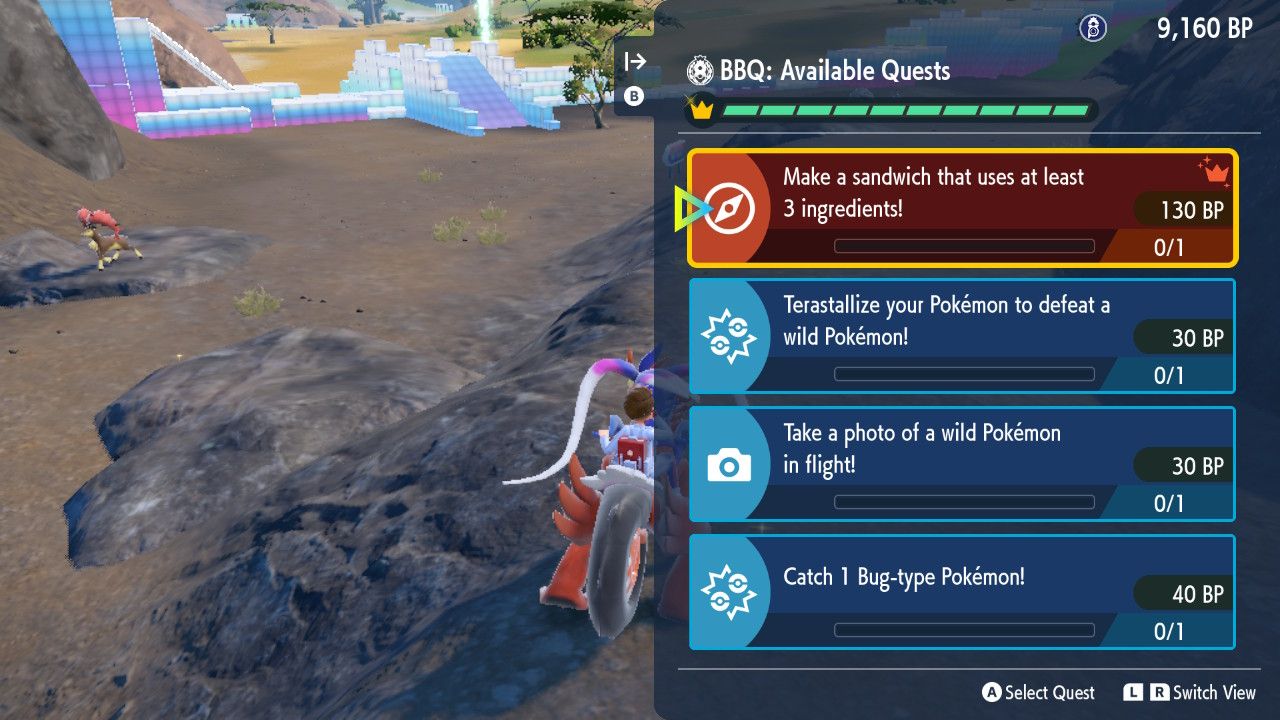
Task: Open the wild Pokémon in flight photo quest
Action: (x=962, y=464)
